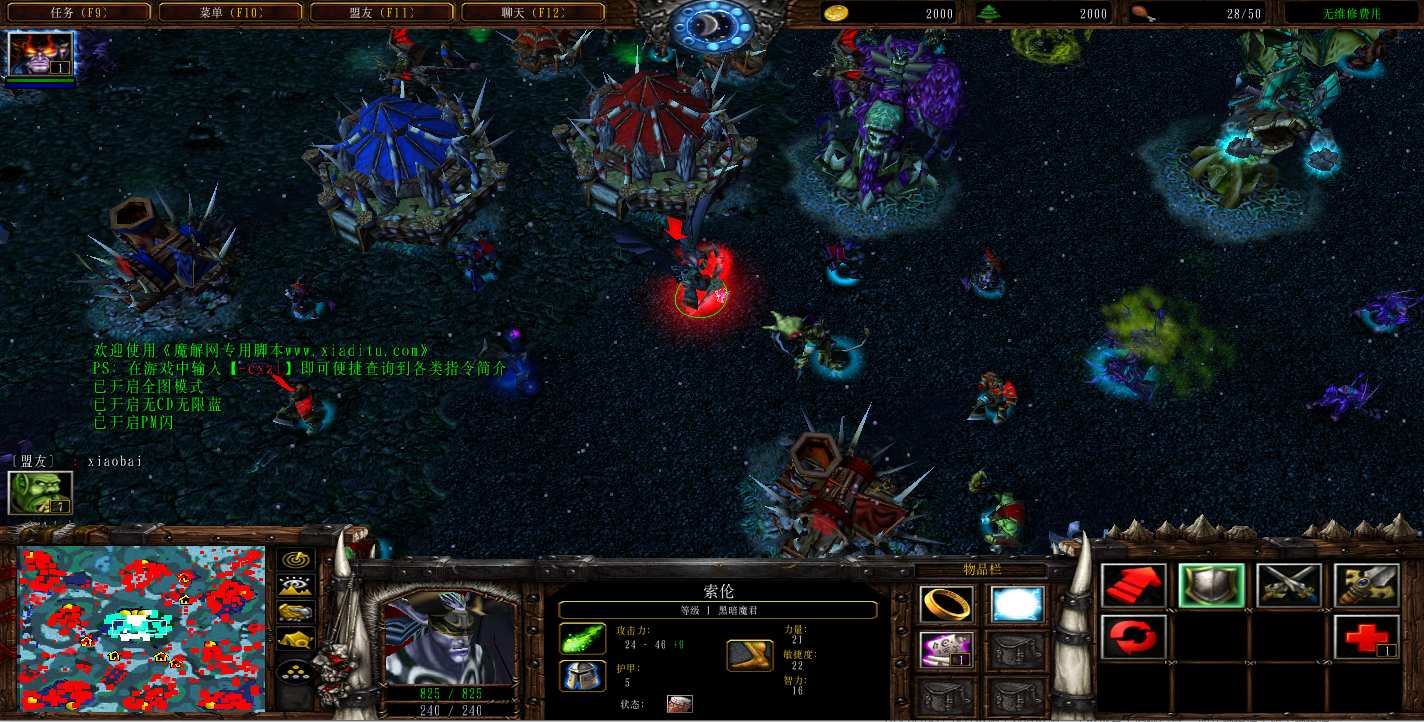Open the 聊天 (F12) chat log
The width and height of the screenshot is (1424, 722).
[533, 13]
